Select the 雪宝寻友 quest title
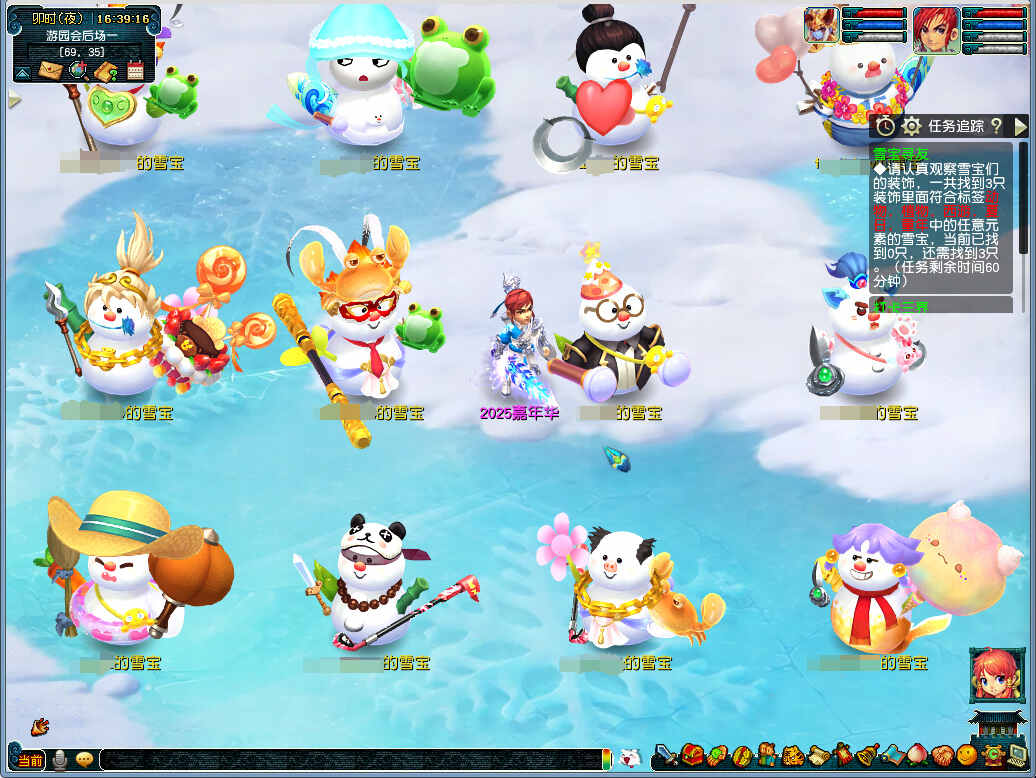The width and height of the screenshot is (1036, 778). click(899, 154)
